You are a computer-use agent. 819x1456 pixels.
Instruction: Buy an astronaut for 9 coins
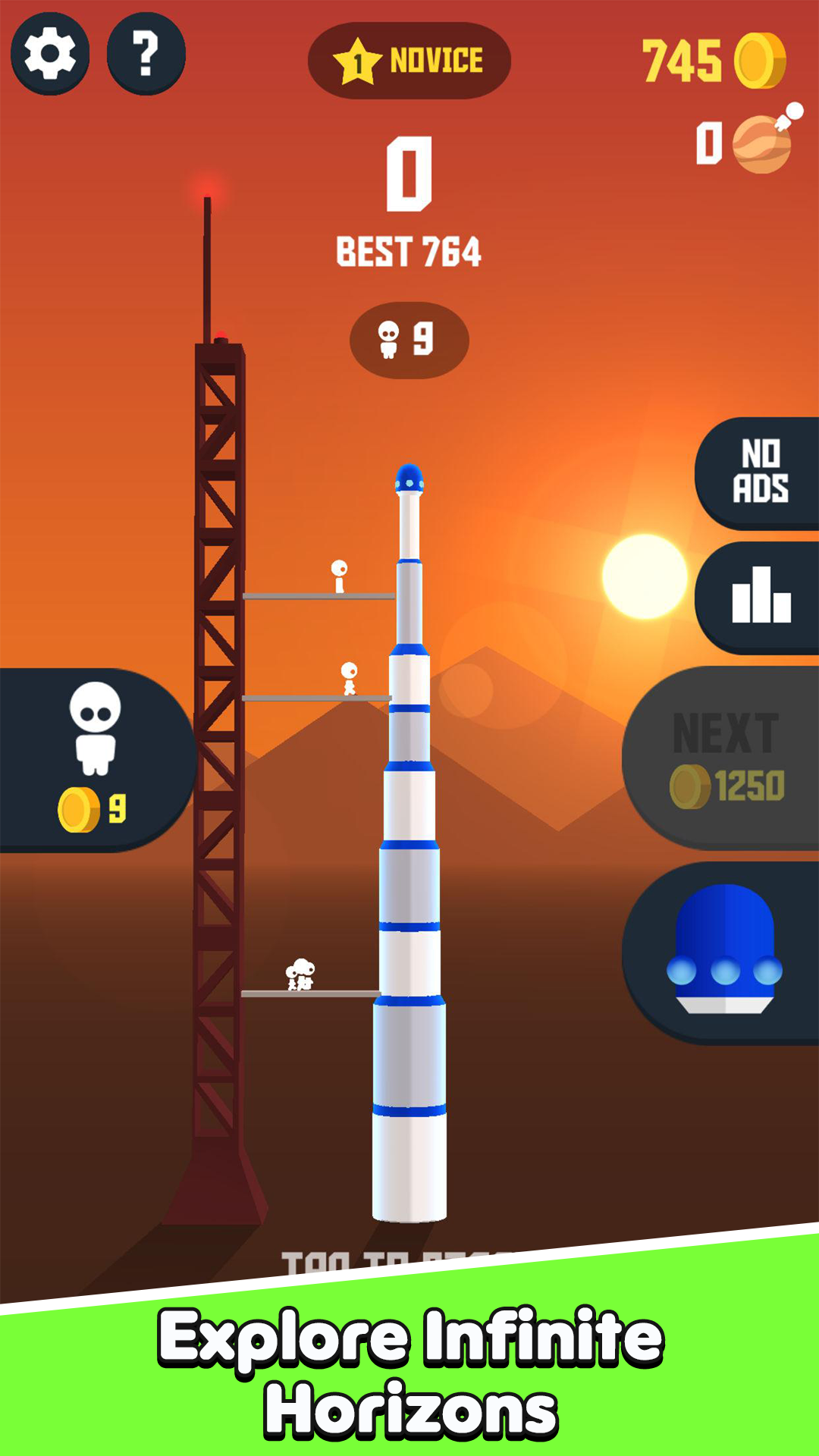[x=95, y=759]
